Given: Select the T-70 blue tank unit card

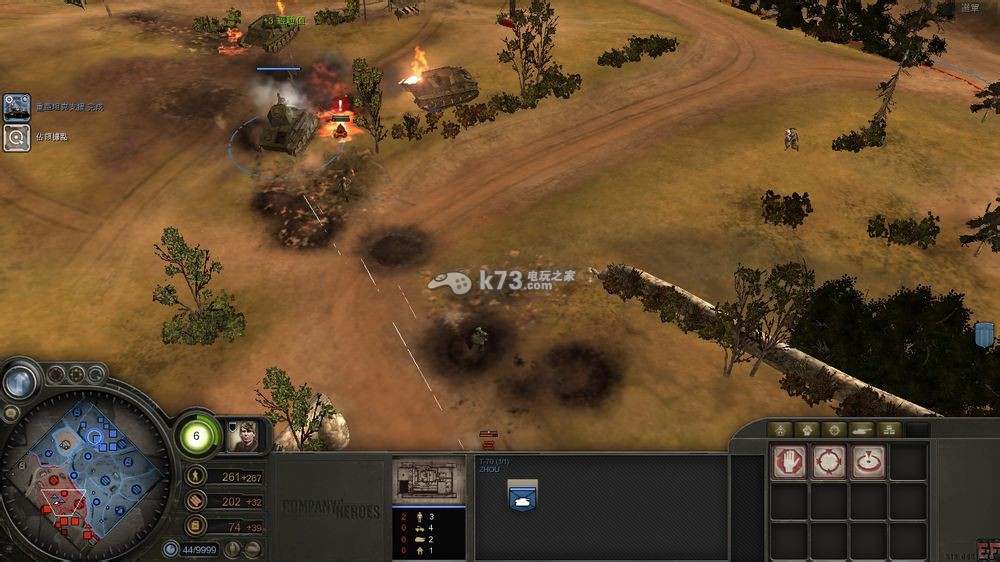Looking at the screenshot, I should tap(522, 494).
